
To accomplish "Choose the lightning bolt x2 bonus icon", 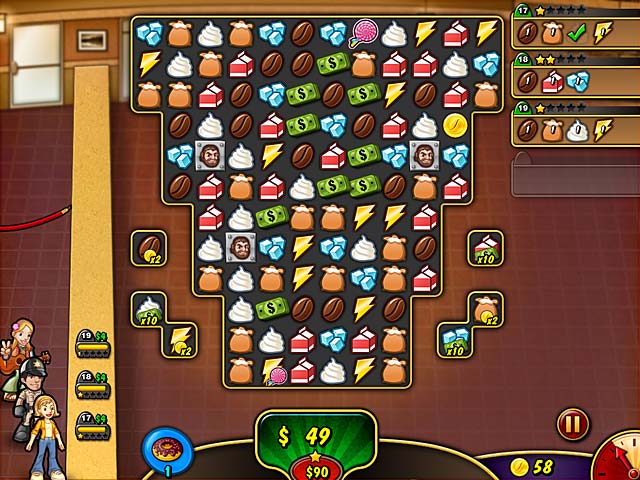I will tap(181, 339).
